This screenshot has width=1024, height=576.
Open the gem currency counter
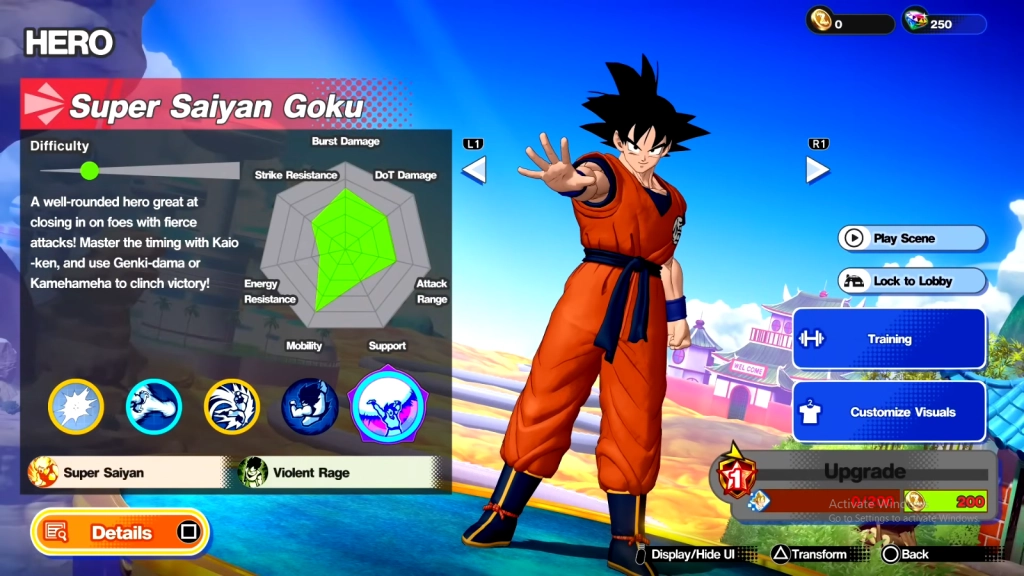[944, 23]
